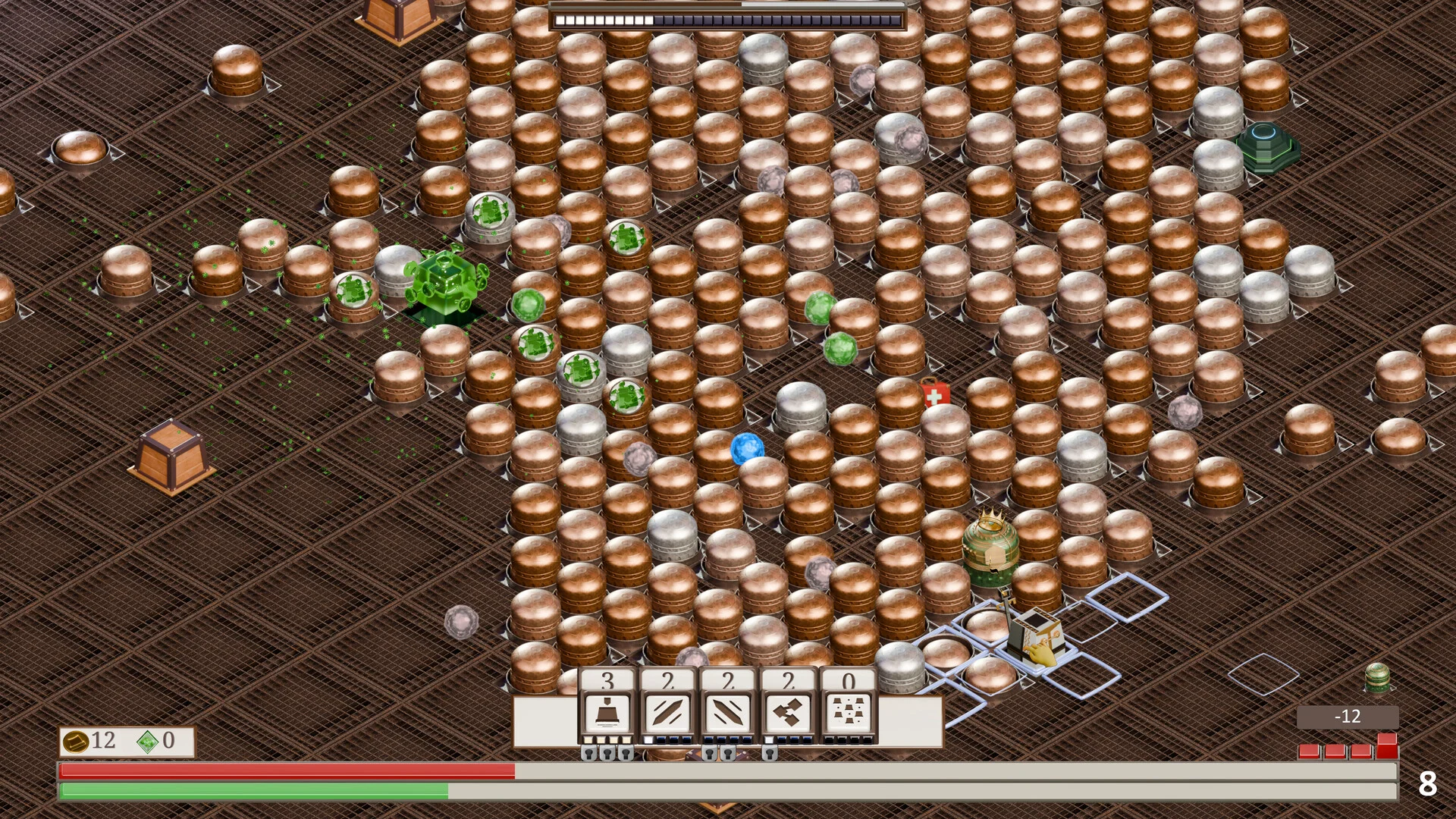Choose the falling diagonal slash ability

click(728, 713)
